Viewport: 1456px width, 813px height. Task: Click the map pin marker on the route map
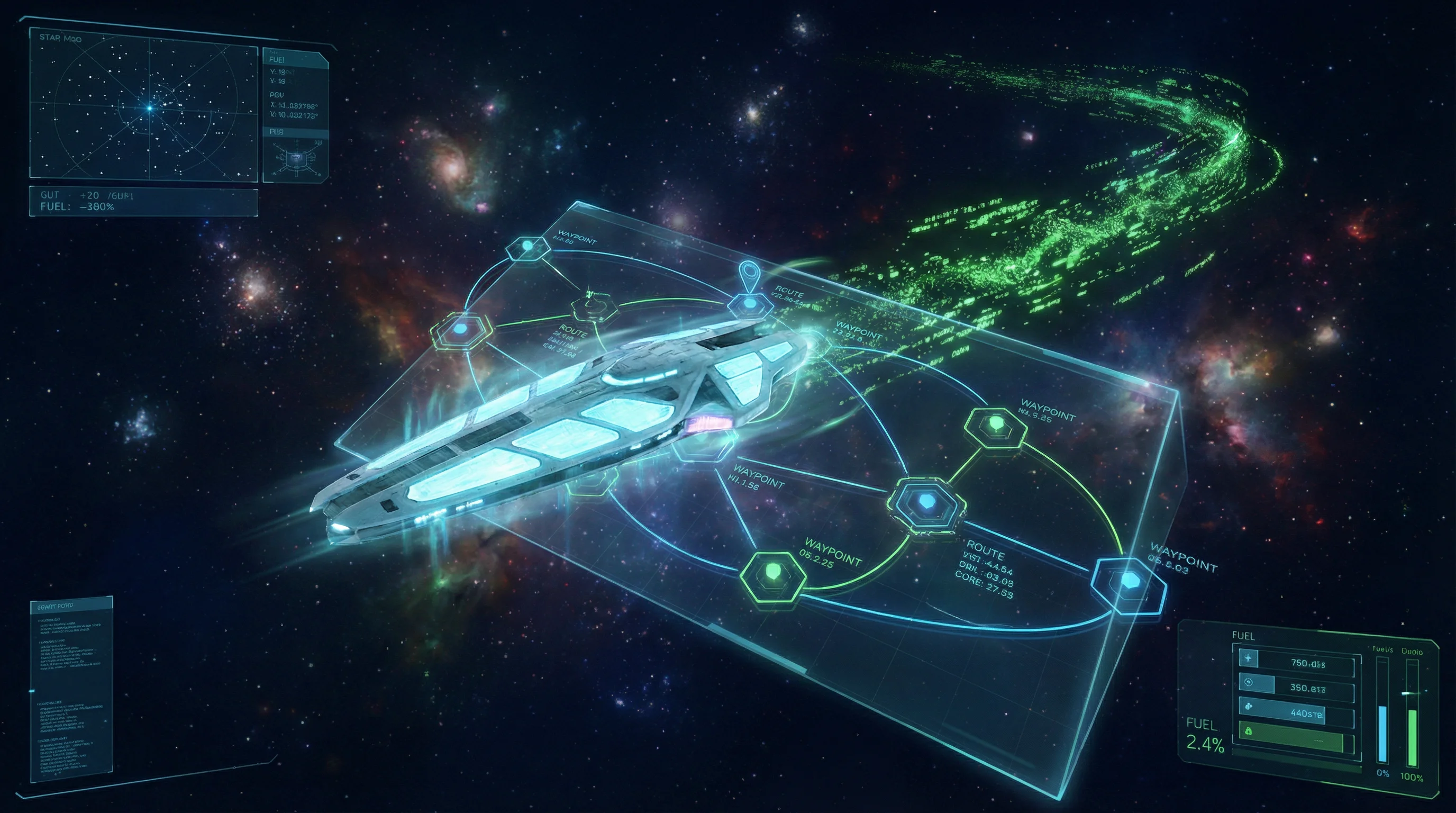[x=749, y=274]
